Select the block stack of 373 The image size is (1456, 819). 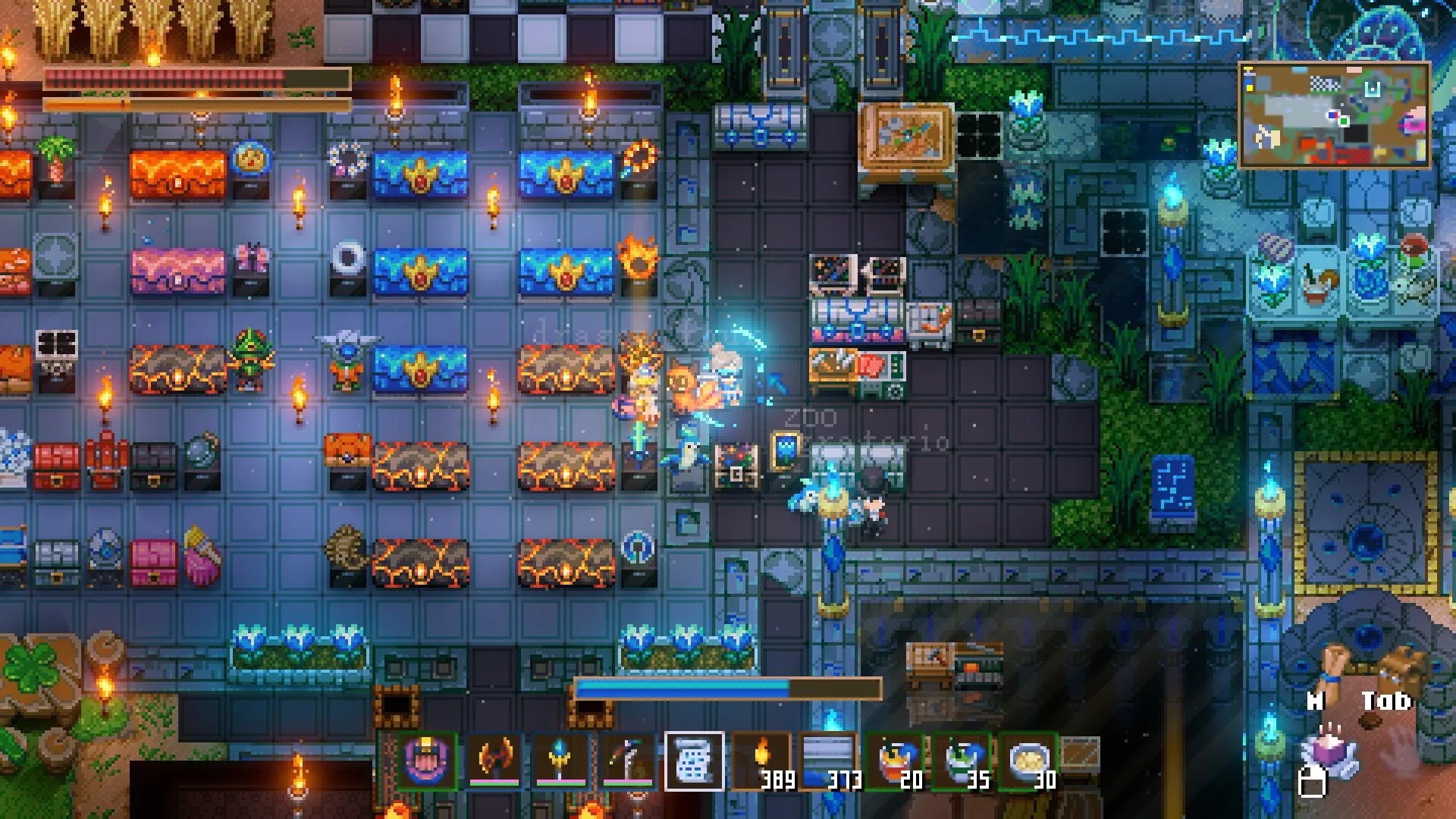[x=829, y=761]
